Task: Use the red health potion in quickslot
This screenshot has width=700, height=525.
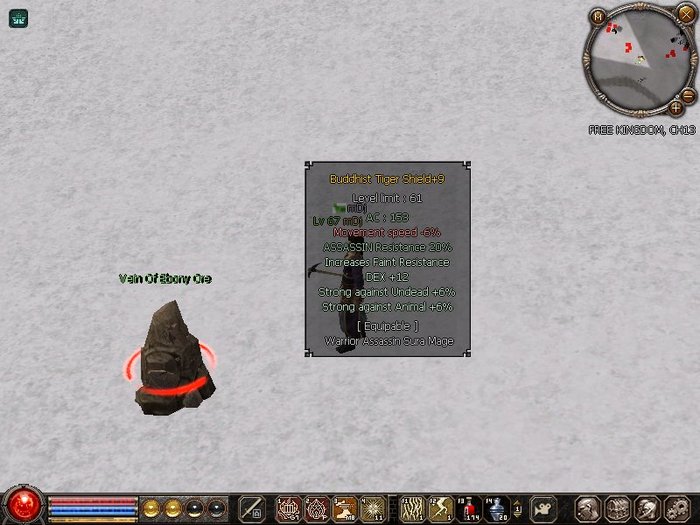Action: click(x=468, y=509)
